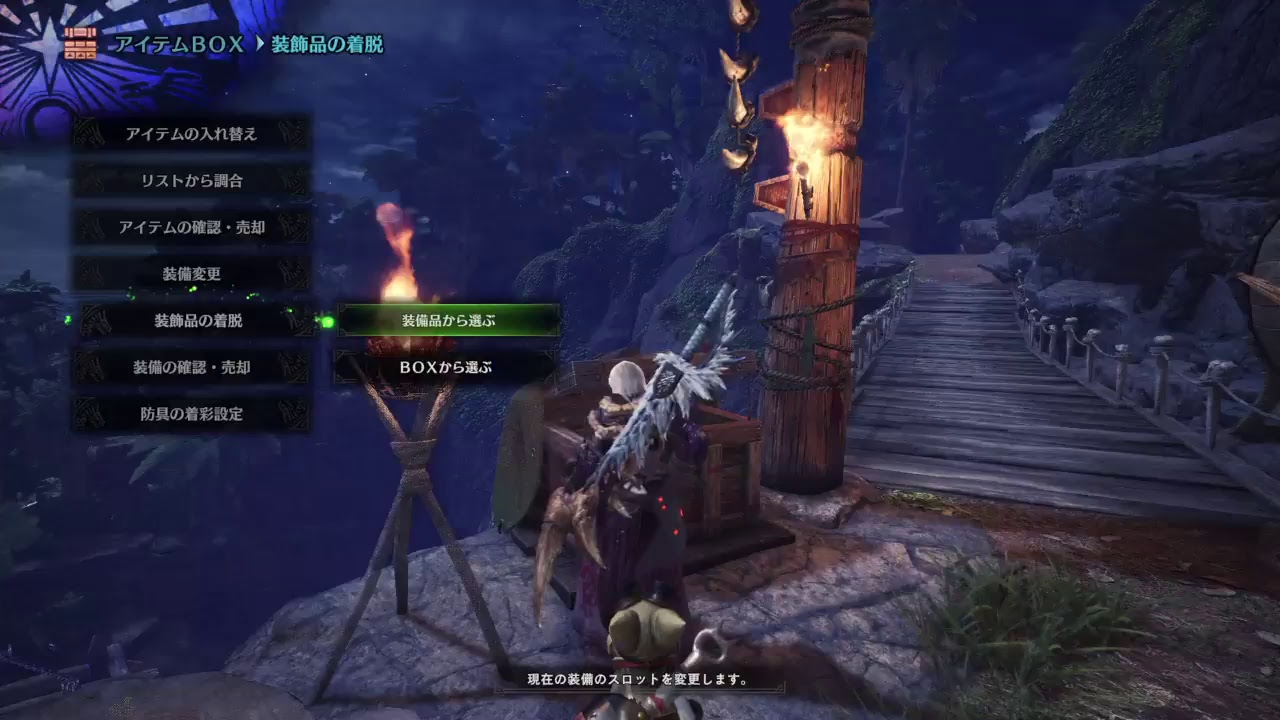The width and height of the screenshot is (1280, 720).
Task: Select アイテムの入れ替え from the menu
Action: pyautogui.click(x=190, y=133)
